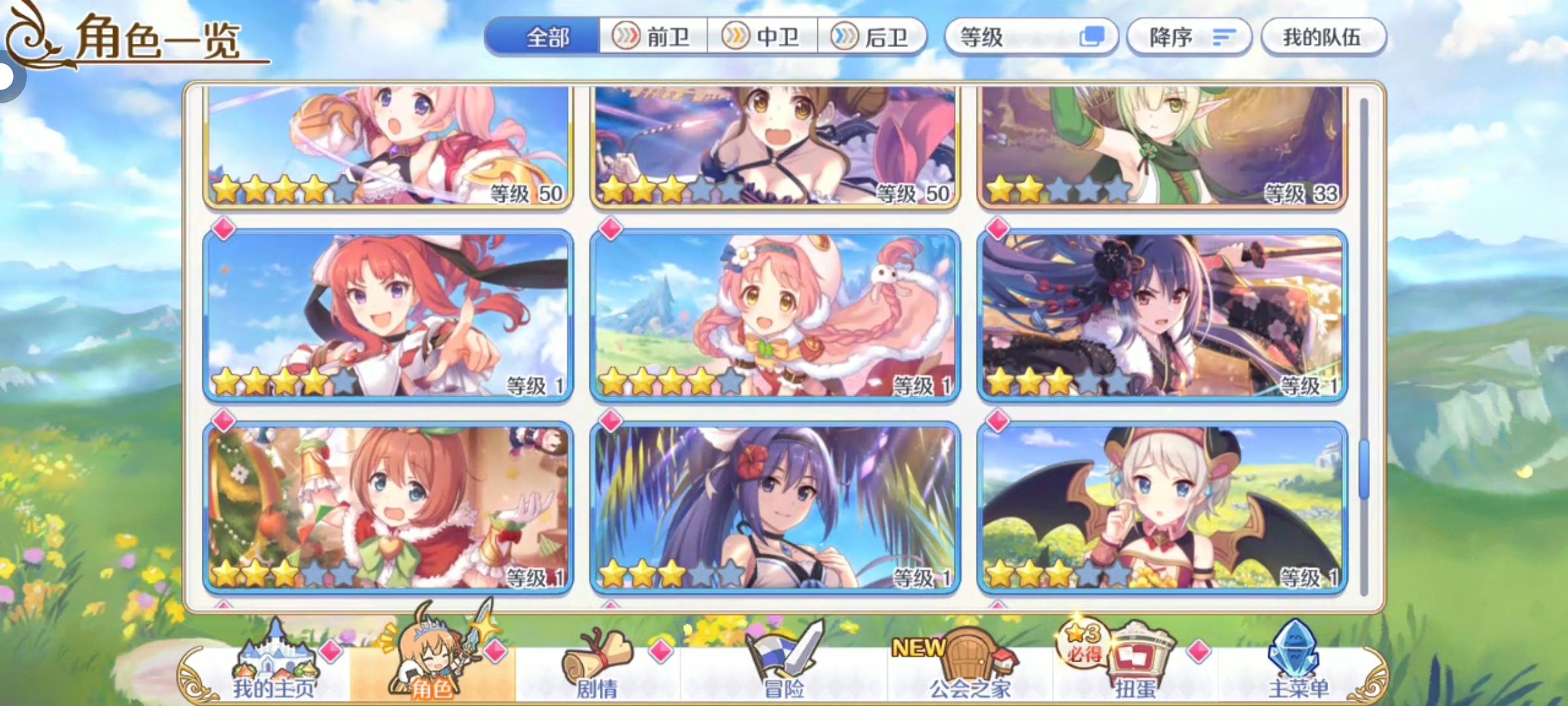Select the 中卫 position filter
The height and width of the screenshot is (706, 1568).
point(762,37)
